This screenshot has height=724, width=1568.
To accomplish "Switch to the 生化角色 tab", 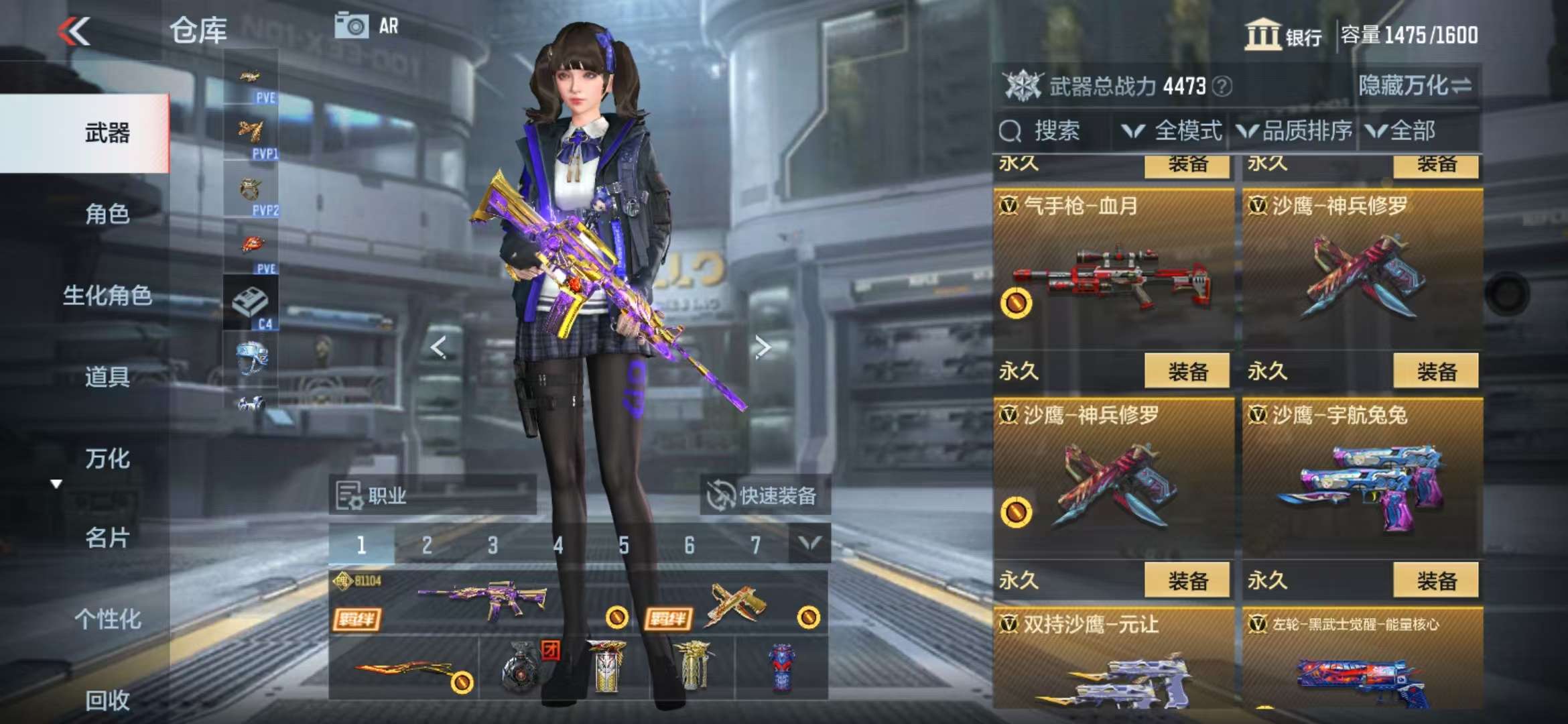I will (107, 295).
